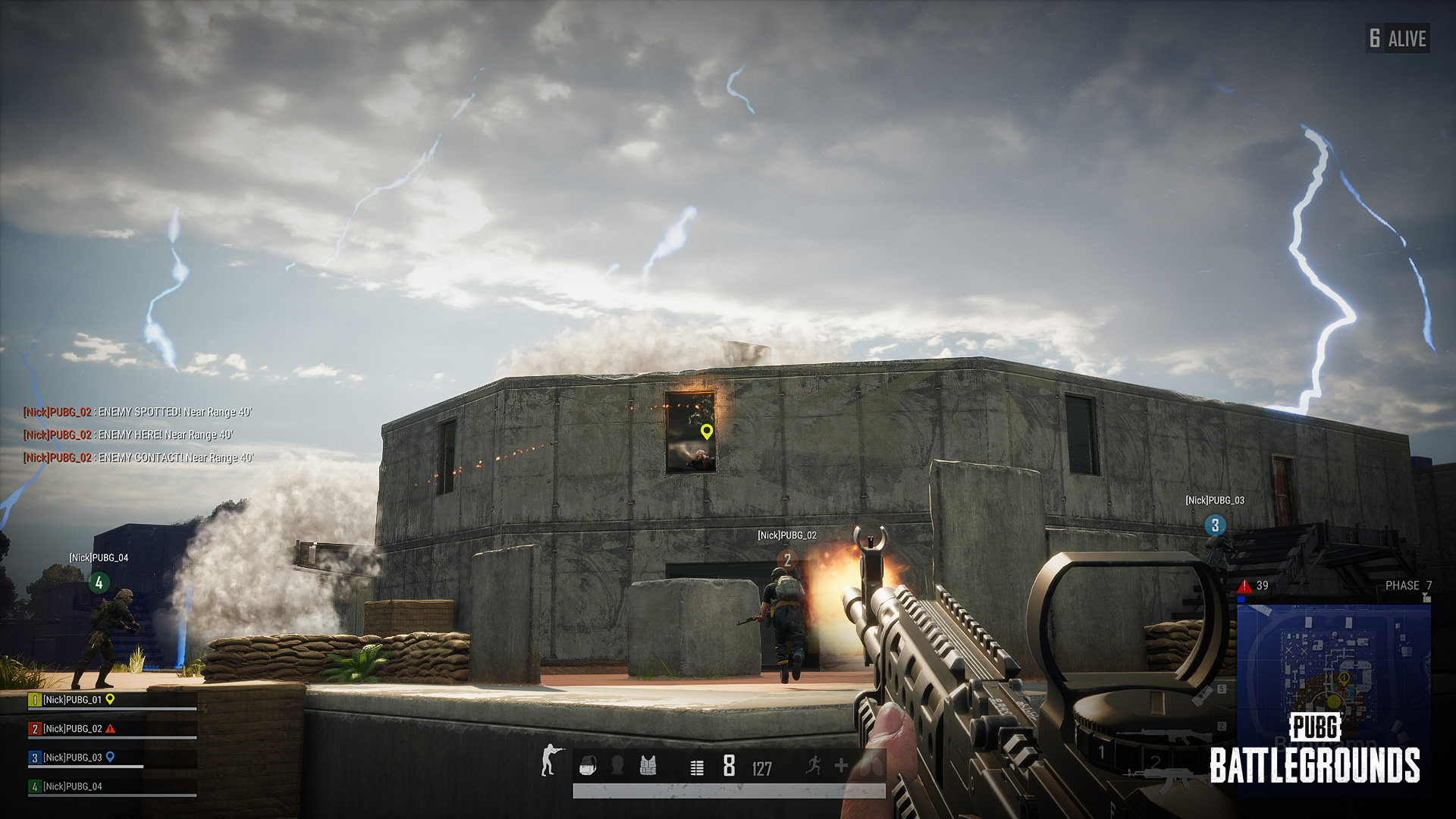
Task: Click [Nick]PUBG_04 in the team list
Action: (72, 786)
